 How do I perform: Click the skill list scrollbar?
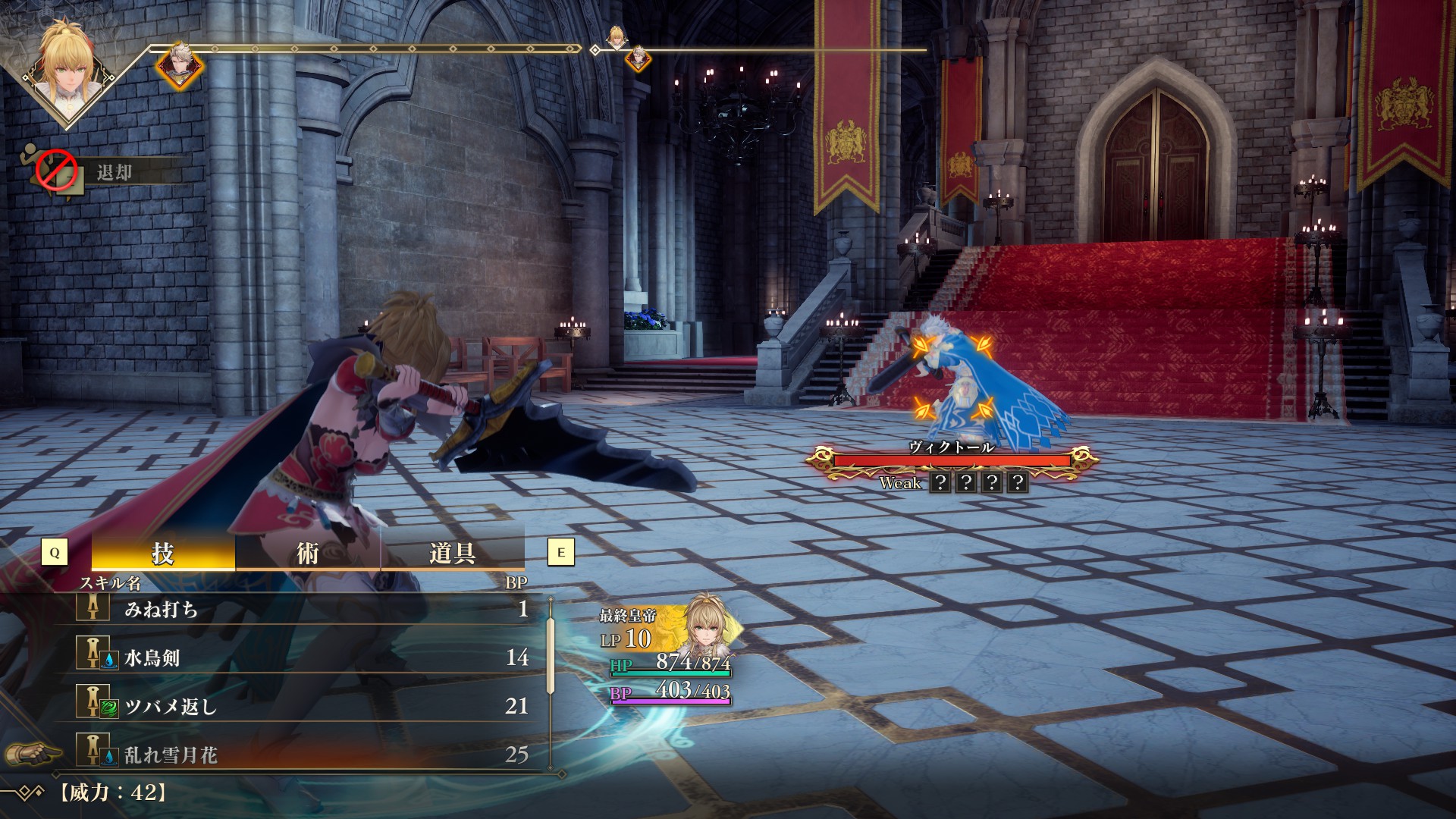(x=551, y=654)
